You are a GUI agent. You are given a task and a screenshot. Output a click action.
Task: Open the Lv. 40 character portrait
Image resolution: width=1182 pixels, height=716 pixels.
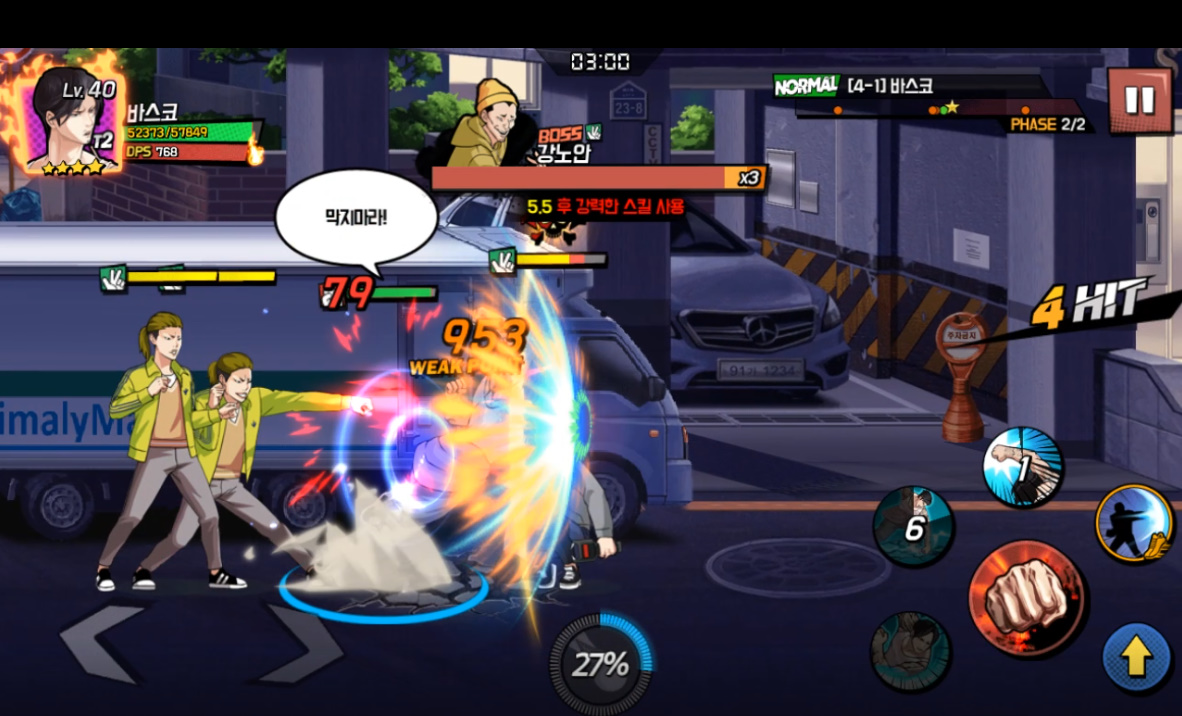(x=70, y=122)
